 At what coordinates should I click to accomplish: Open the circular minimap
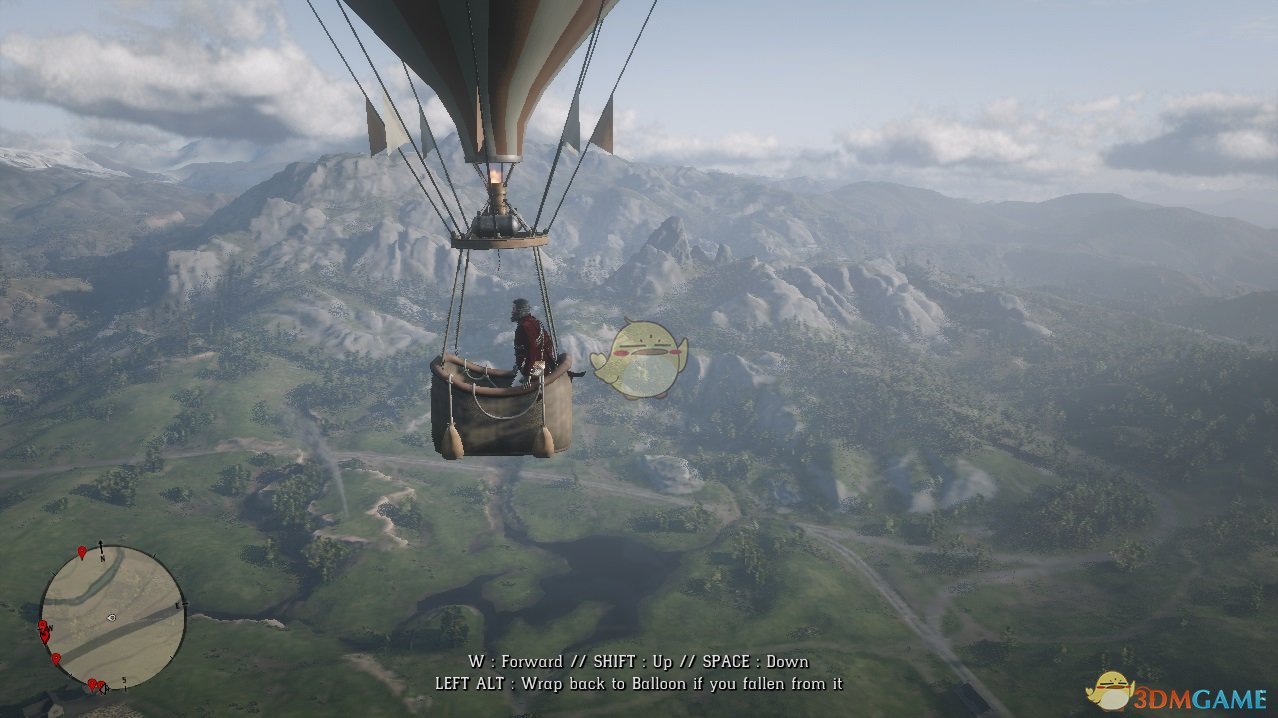(112, 617)
